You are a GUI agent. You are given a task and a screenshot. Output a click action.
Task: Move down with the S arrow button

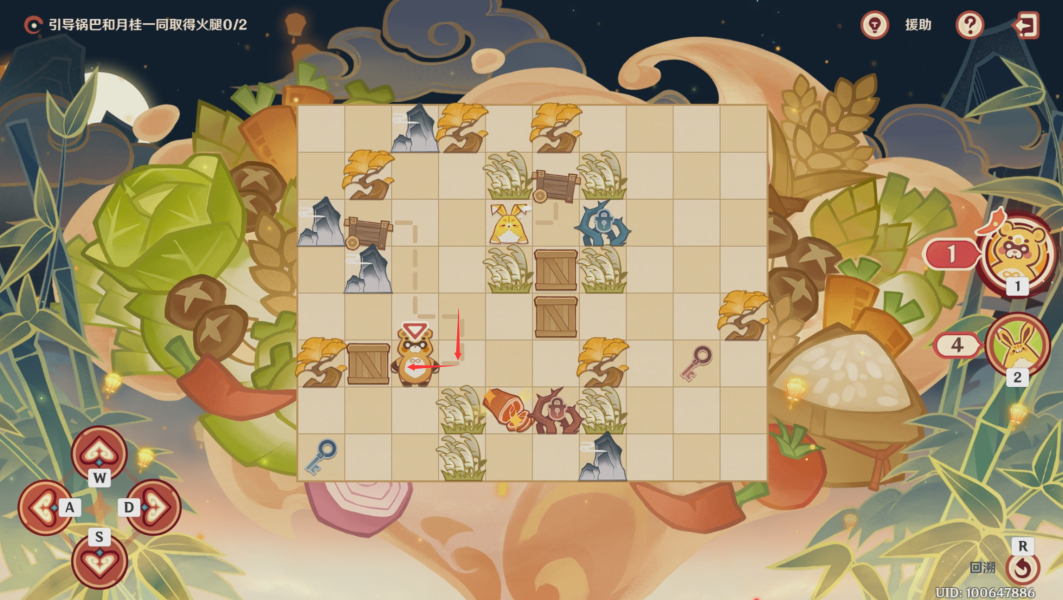(x=99, y=560)
